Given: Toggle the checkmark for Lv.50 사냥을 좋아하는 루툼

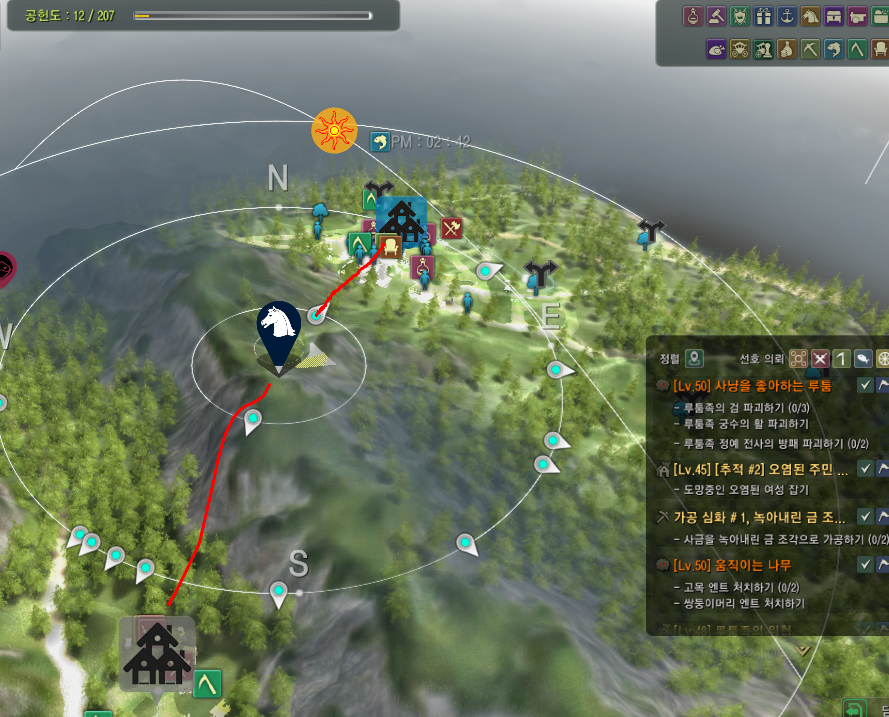Looking at the screenshot, I should (866, 386).
